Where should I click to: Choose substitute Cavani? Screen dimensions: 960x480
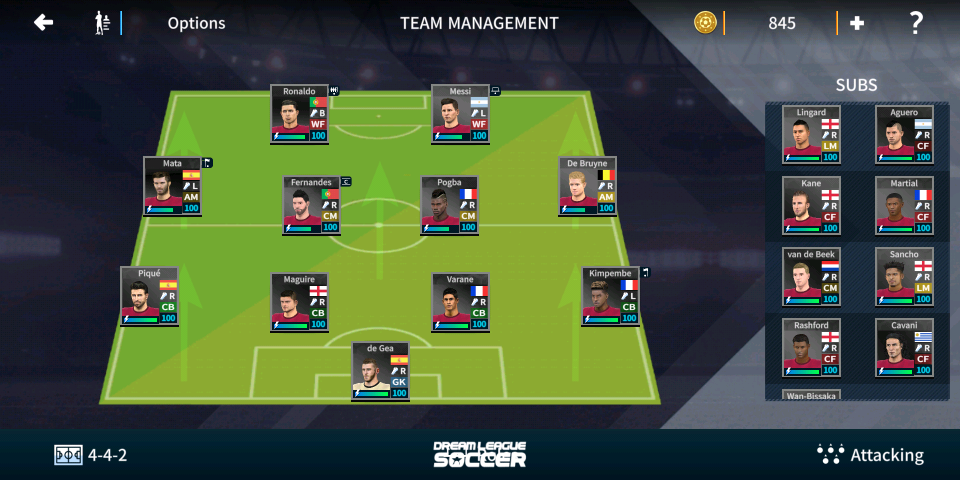click(x=904, y=348)
